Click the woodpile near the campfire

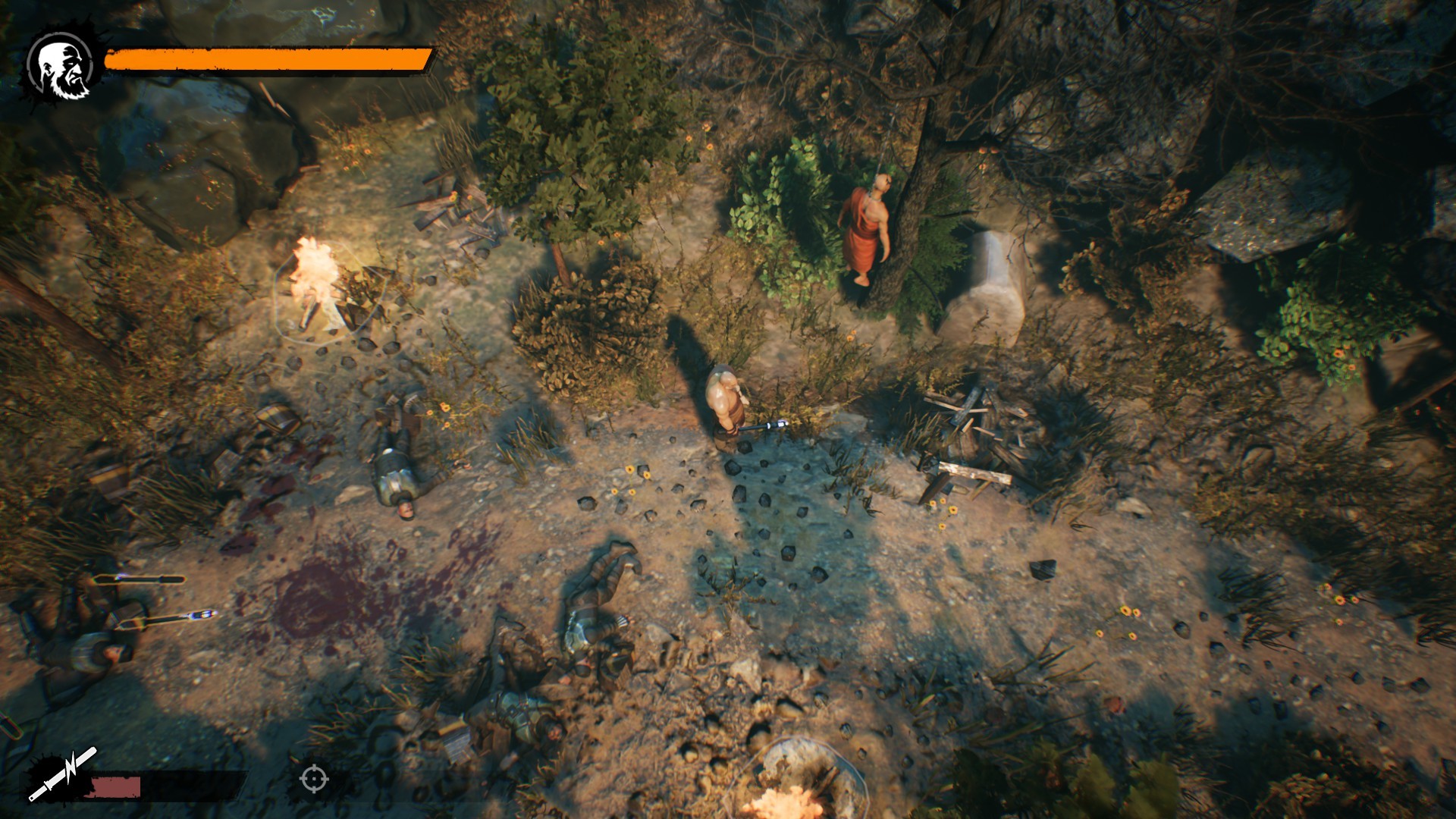455,212
